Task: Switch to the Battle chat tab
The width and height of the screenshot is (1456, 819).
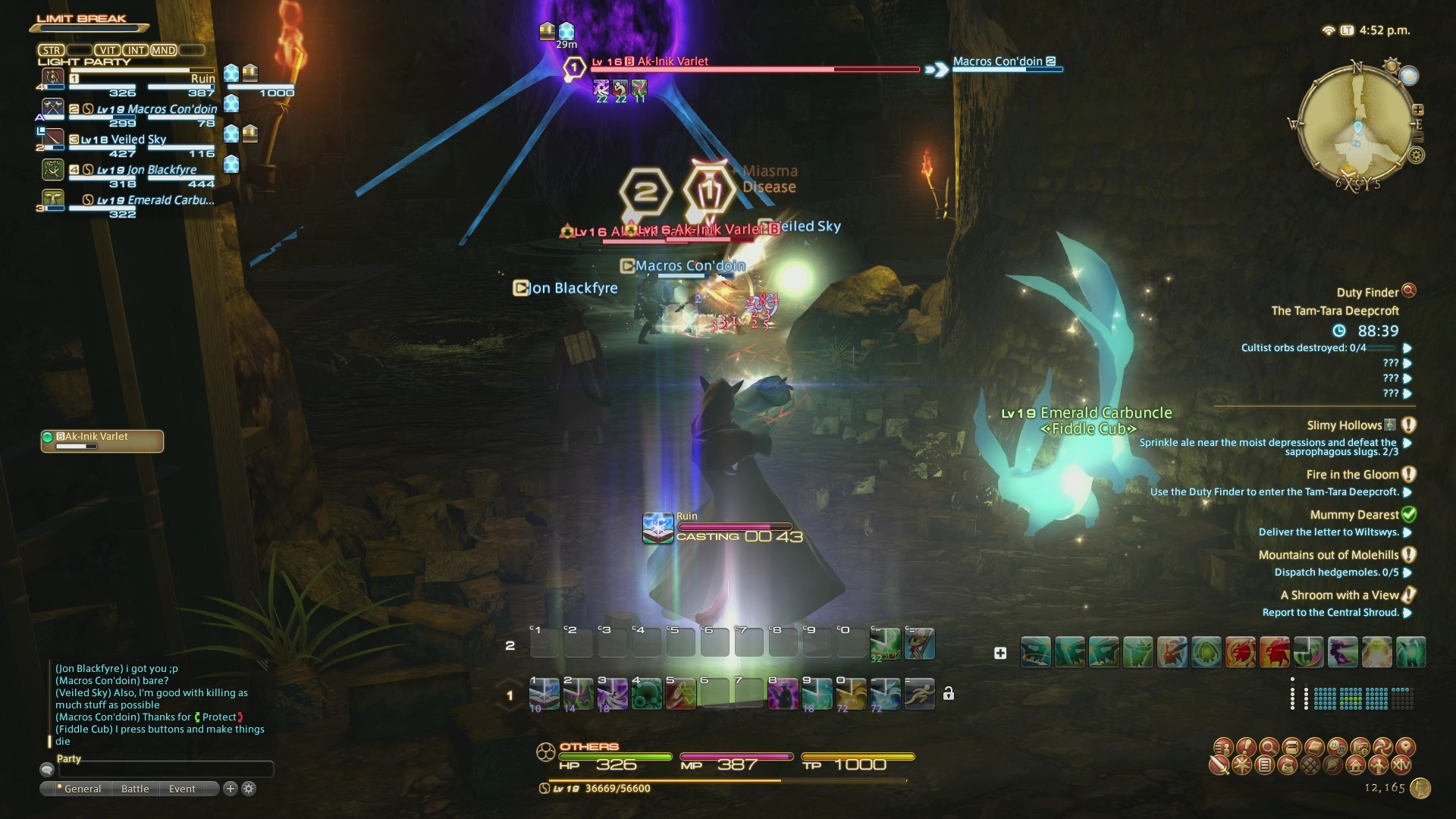Action: 135,789
